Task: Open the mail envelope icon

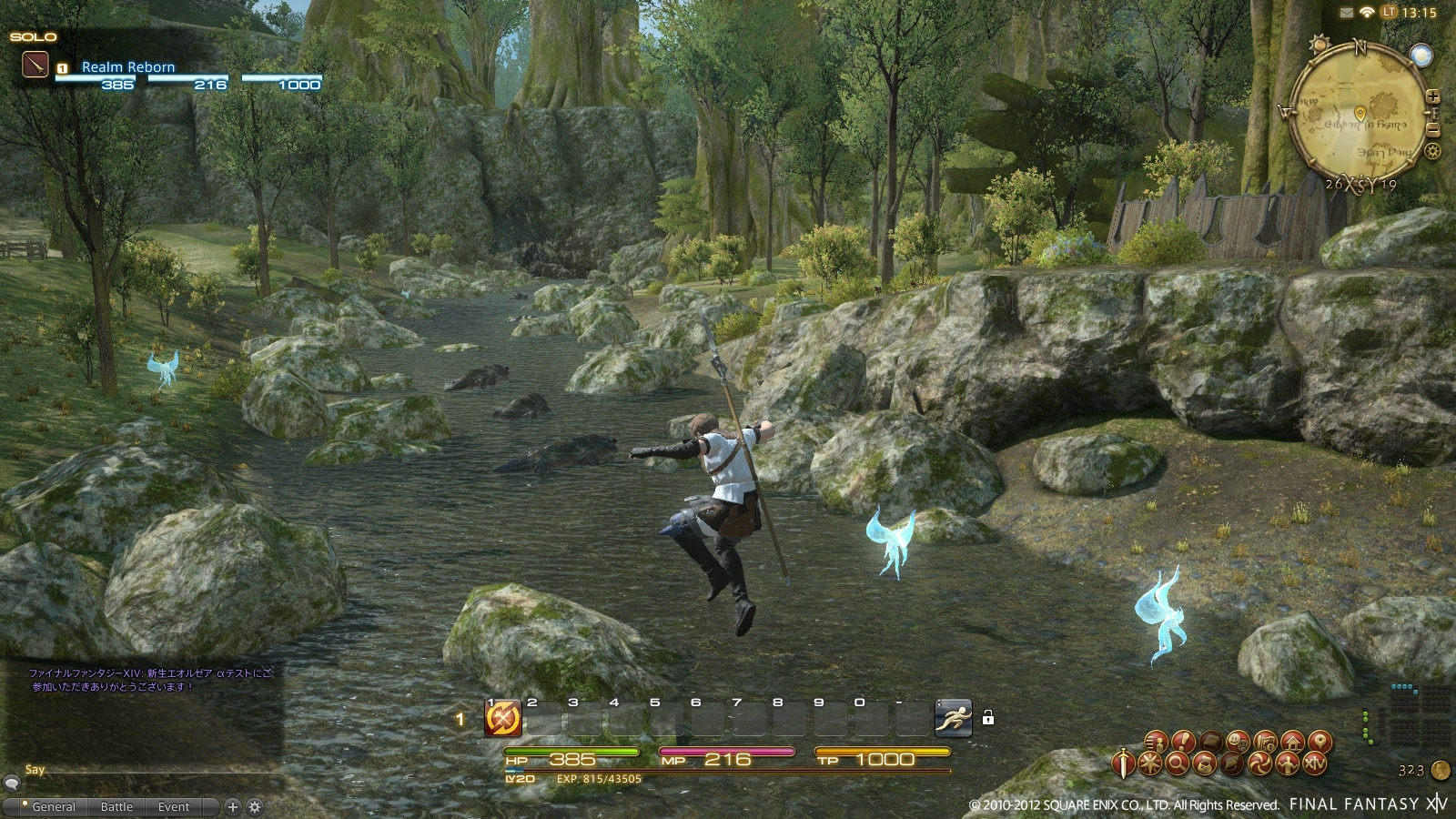Action: click(x=1347, y=13)
